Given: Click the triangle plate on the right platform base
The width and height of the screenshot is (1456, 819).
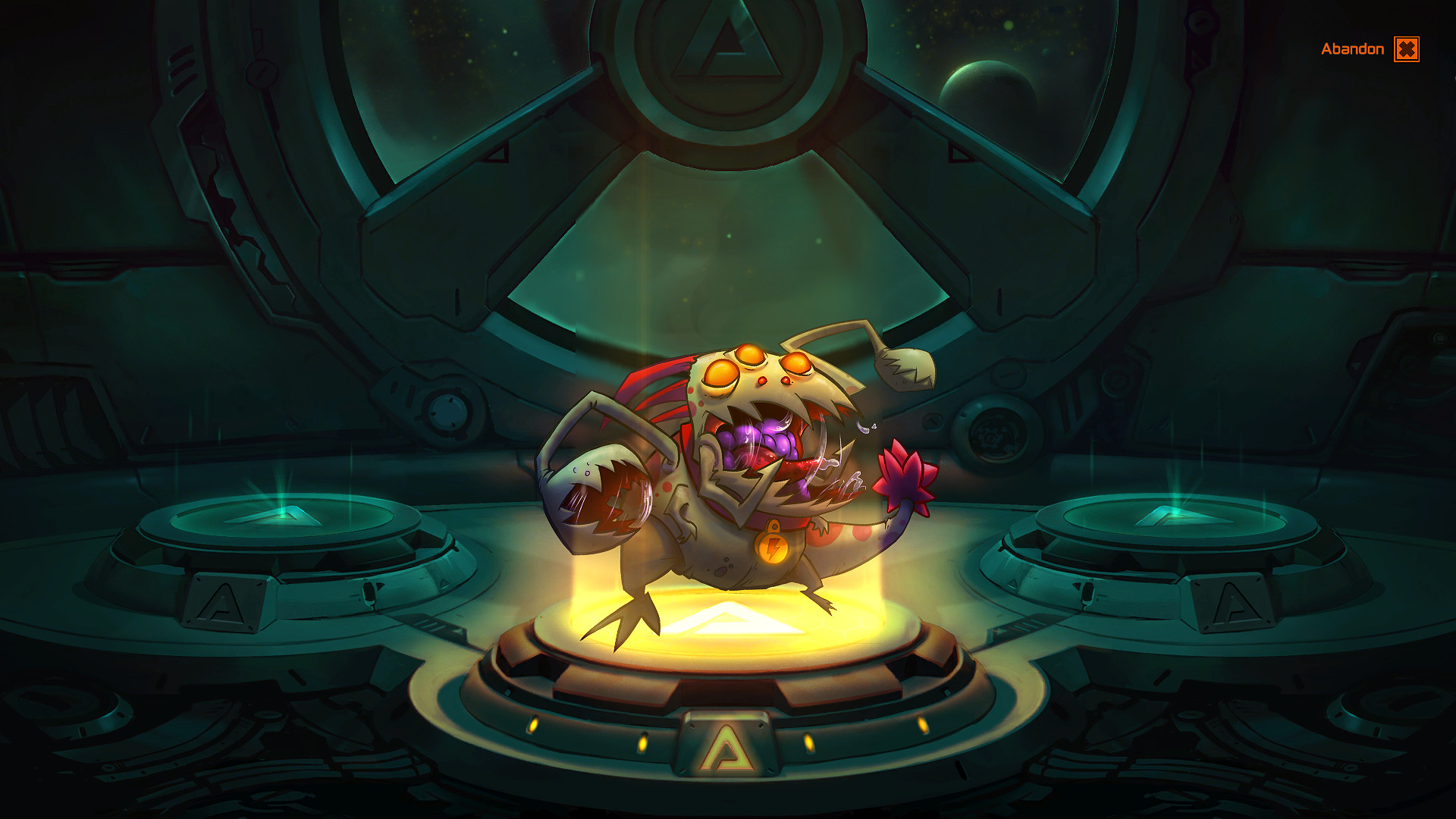Looking at the screenshot, I should point(1230,601).
